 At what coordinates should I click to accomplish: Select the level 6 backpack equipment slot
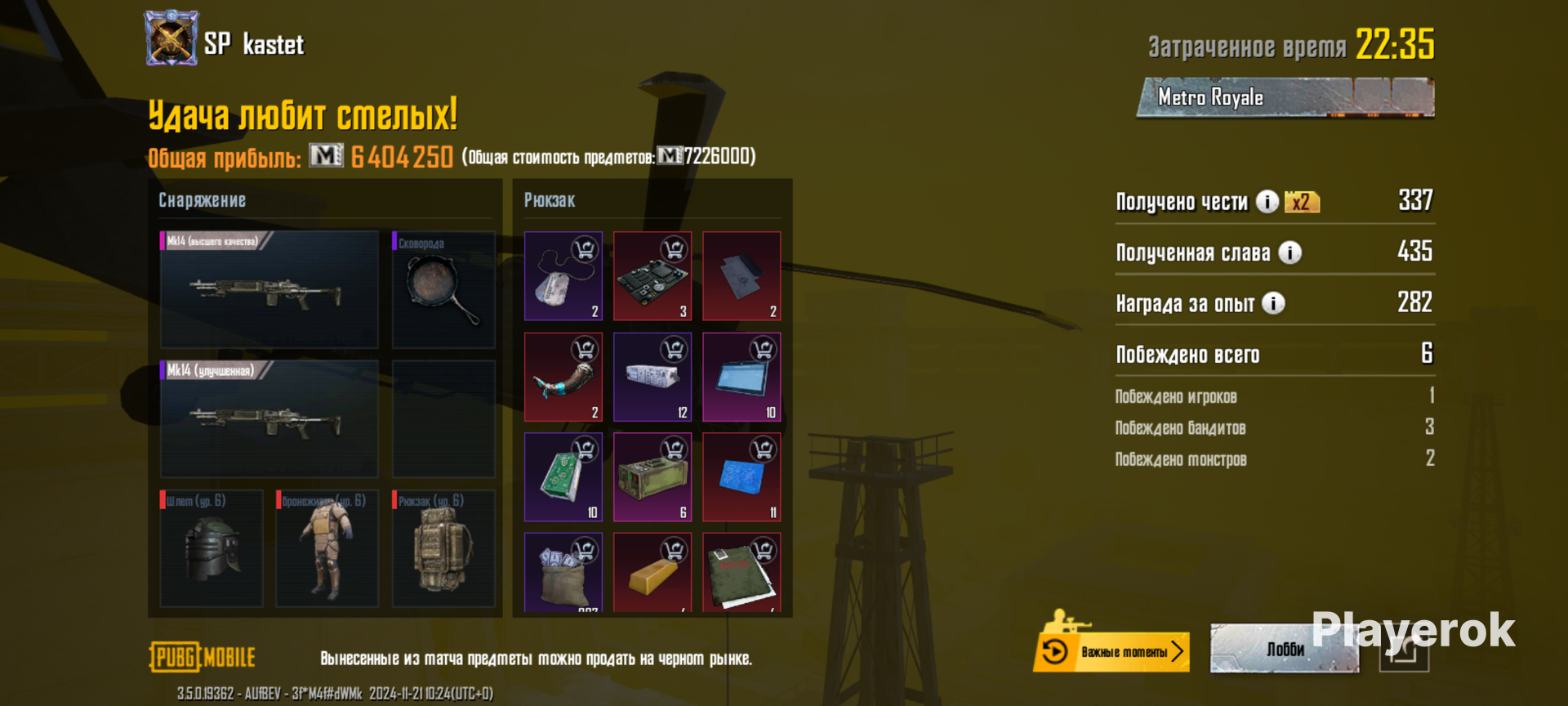coord(443,547)
